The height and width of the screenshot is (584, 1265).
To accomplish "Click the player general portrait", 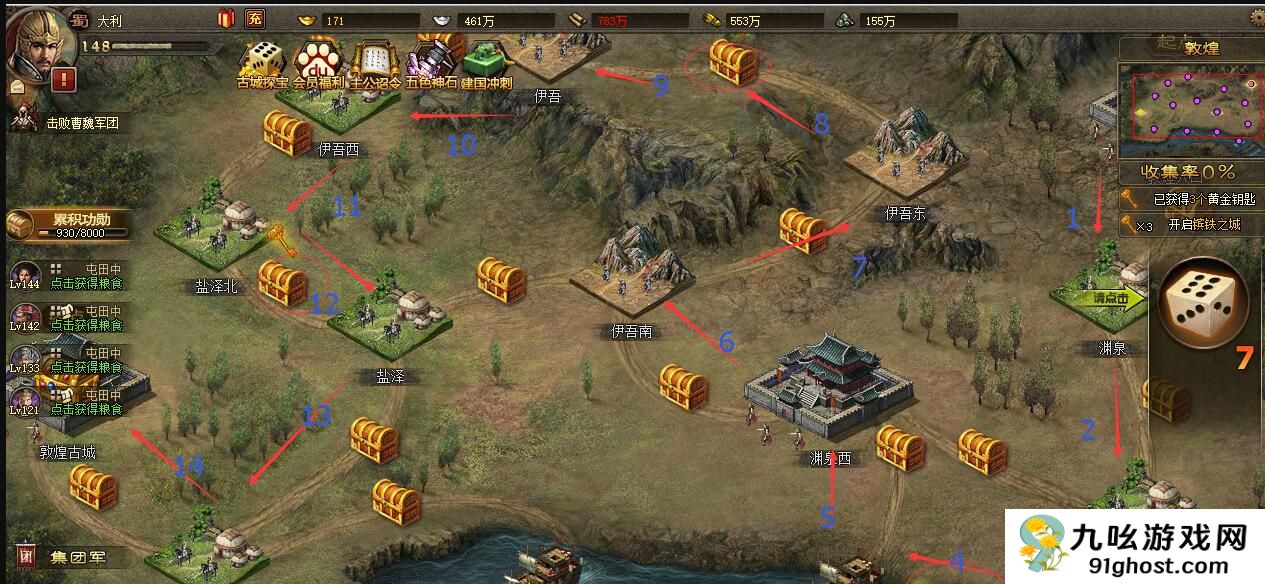I will pos(34,38).
